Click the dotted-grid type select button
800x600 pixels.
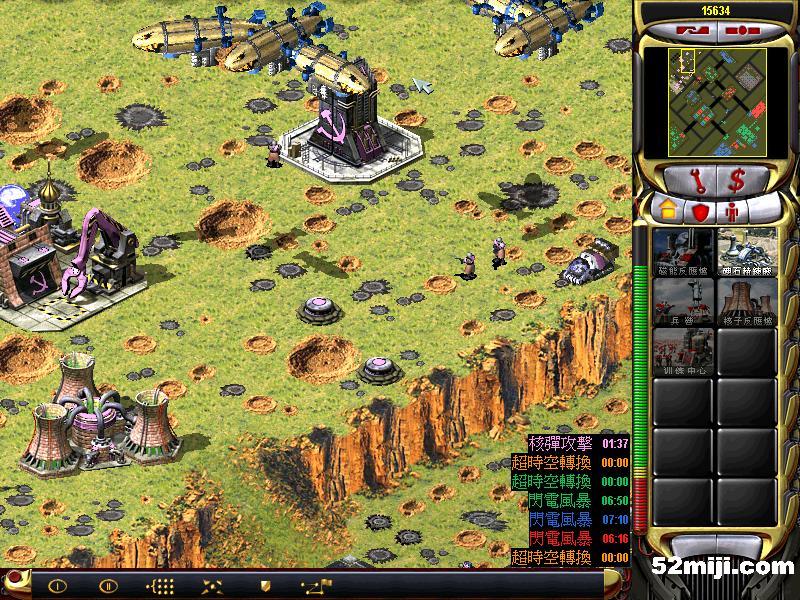pyautogui.click(x=159, y=586)
